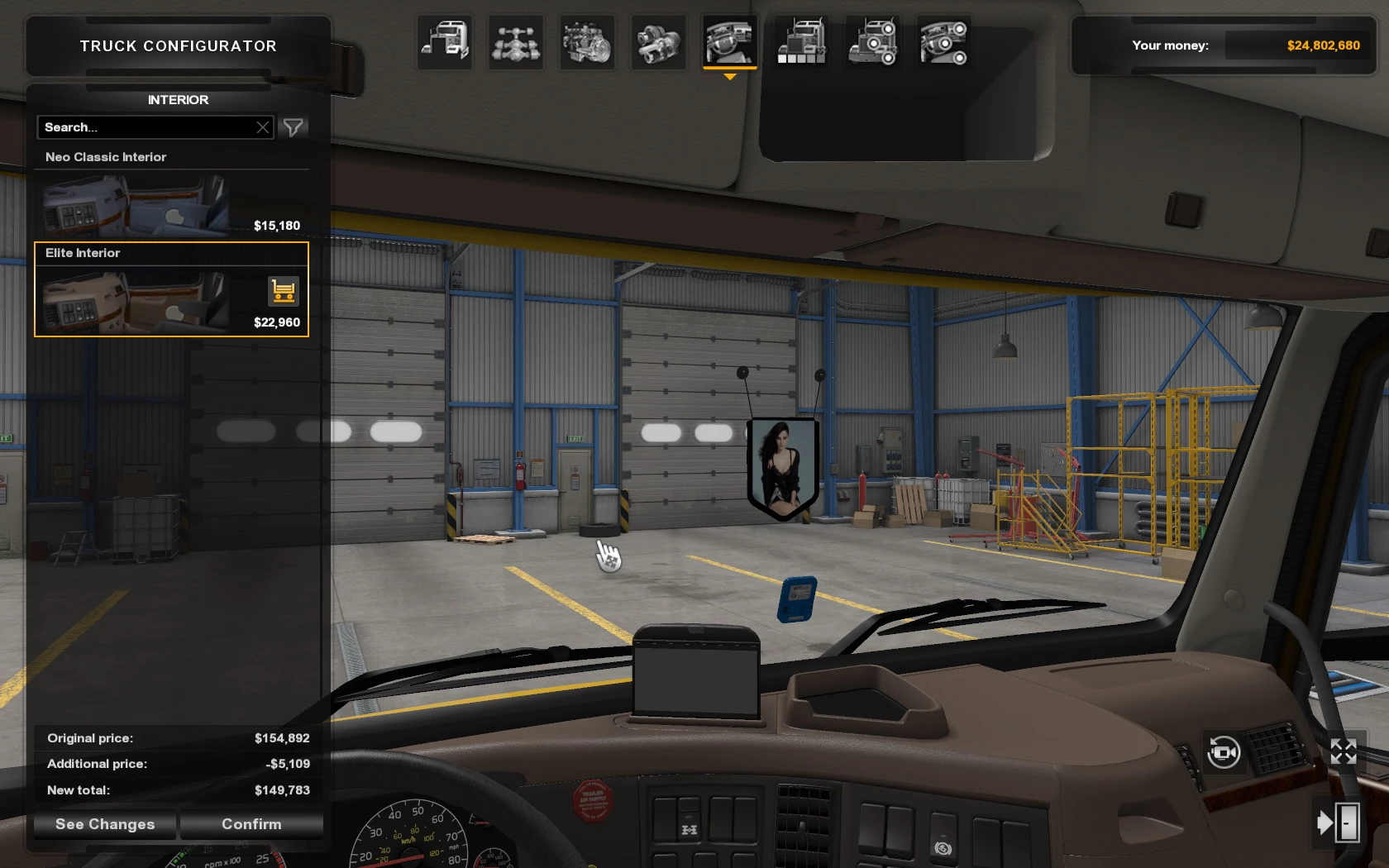Viewport: 1389px width, 868px height.
Task: Exit the configurator via door icon
Action: tap(1339, 823)
